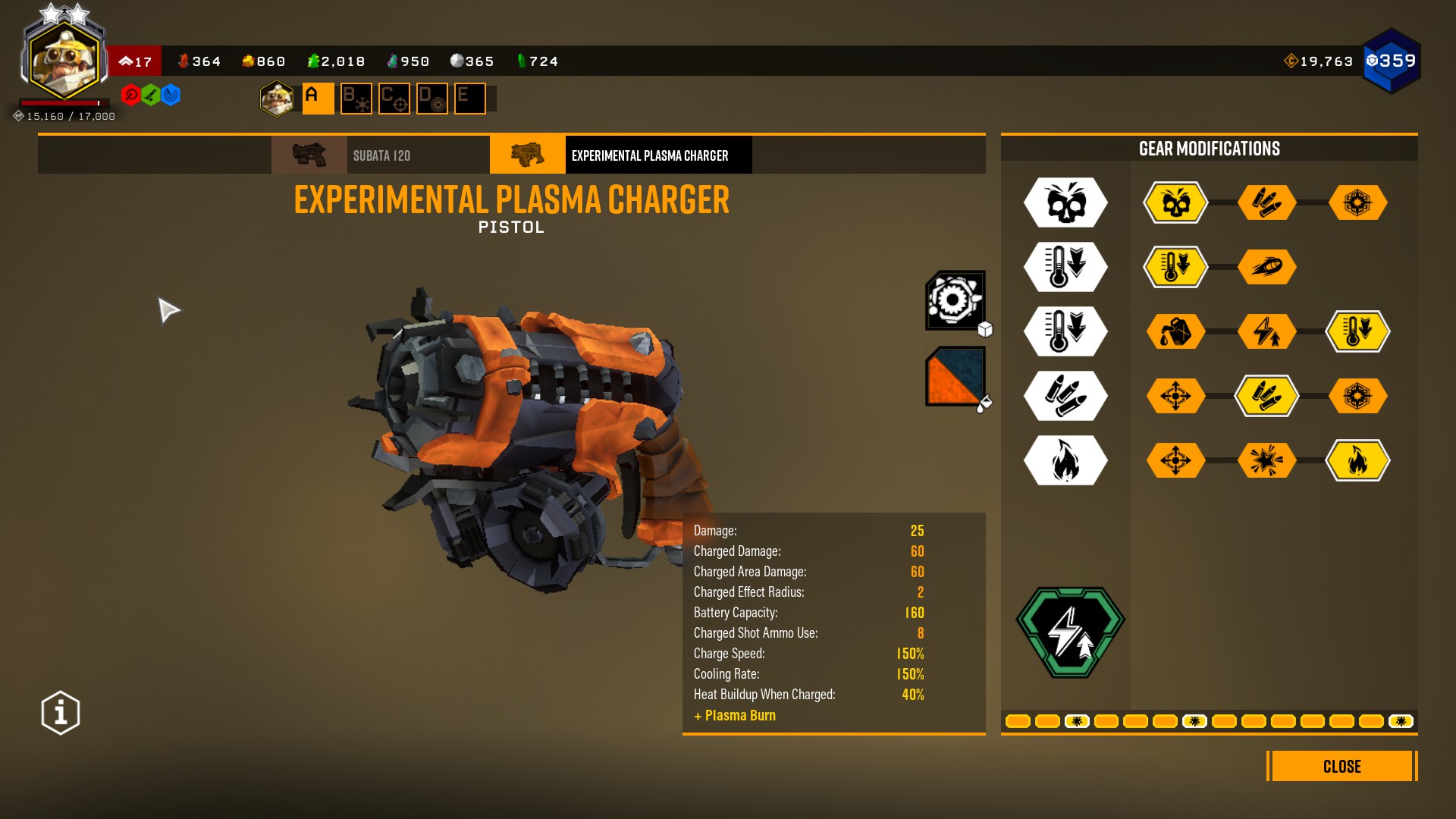
Task: Switch to loadout B
Action: (356, 99)
